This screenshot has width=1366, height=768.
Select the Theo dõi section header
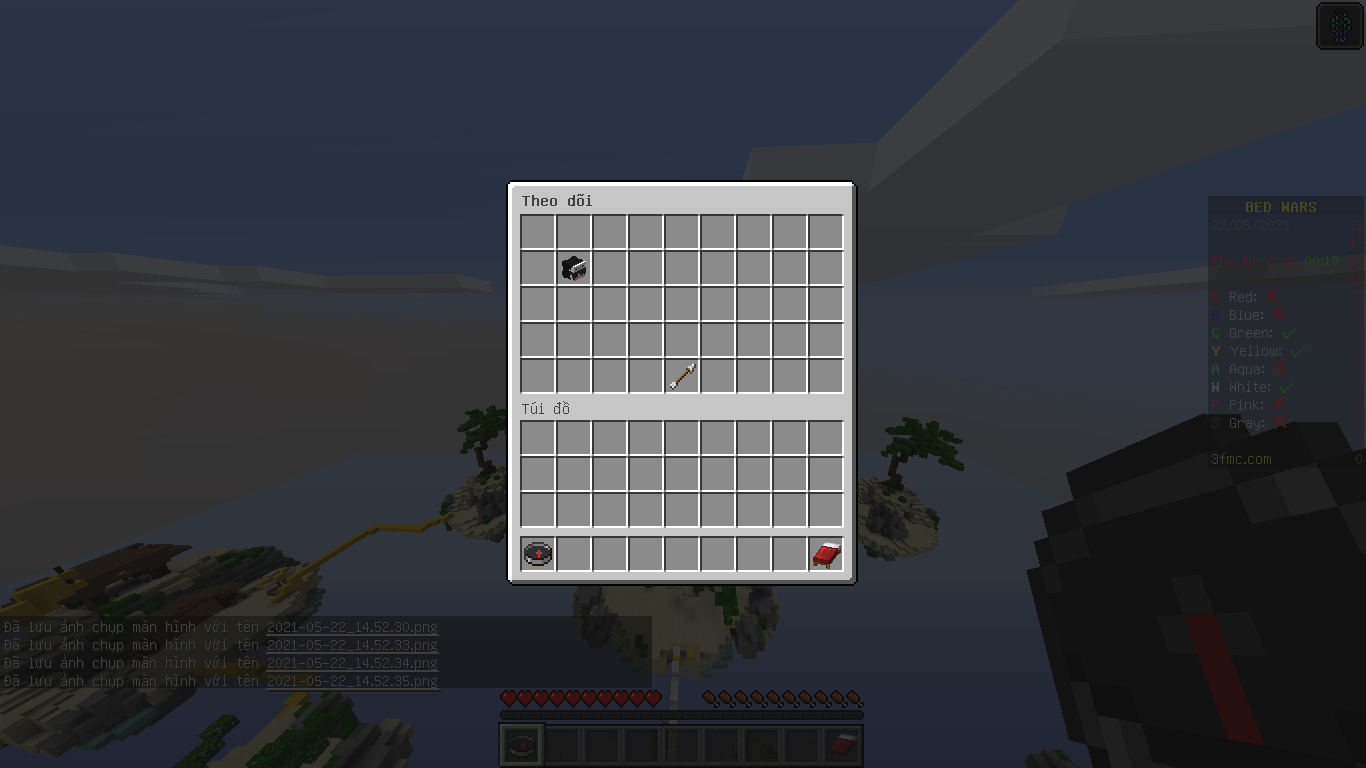[x=558, y=201]
